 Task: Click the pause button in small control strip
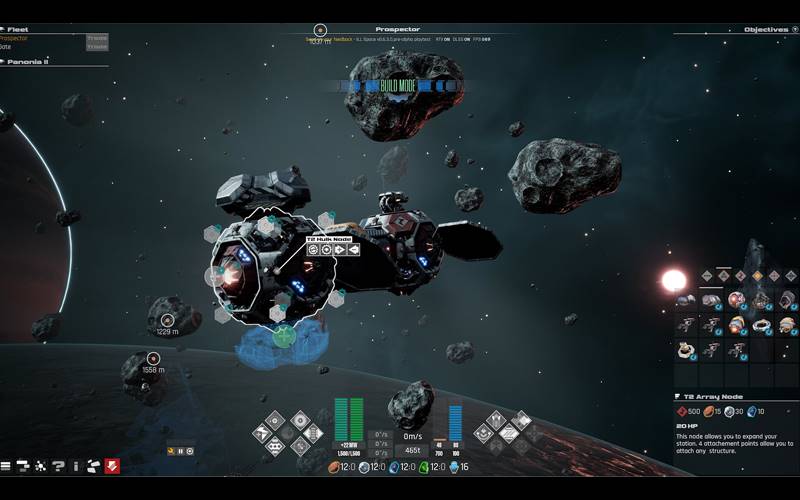click(181, 451)
